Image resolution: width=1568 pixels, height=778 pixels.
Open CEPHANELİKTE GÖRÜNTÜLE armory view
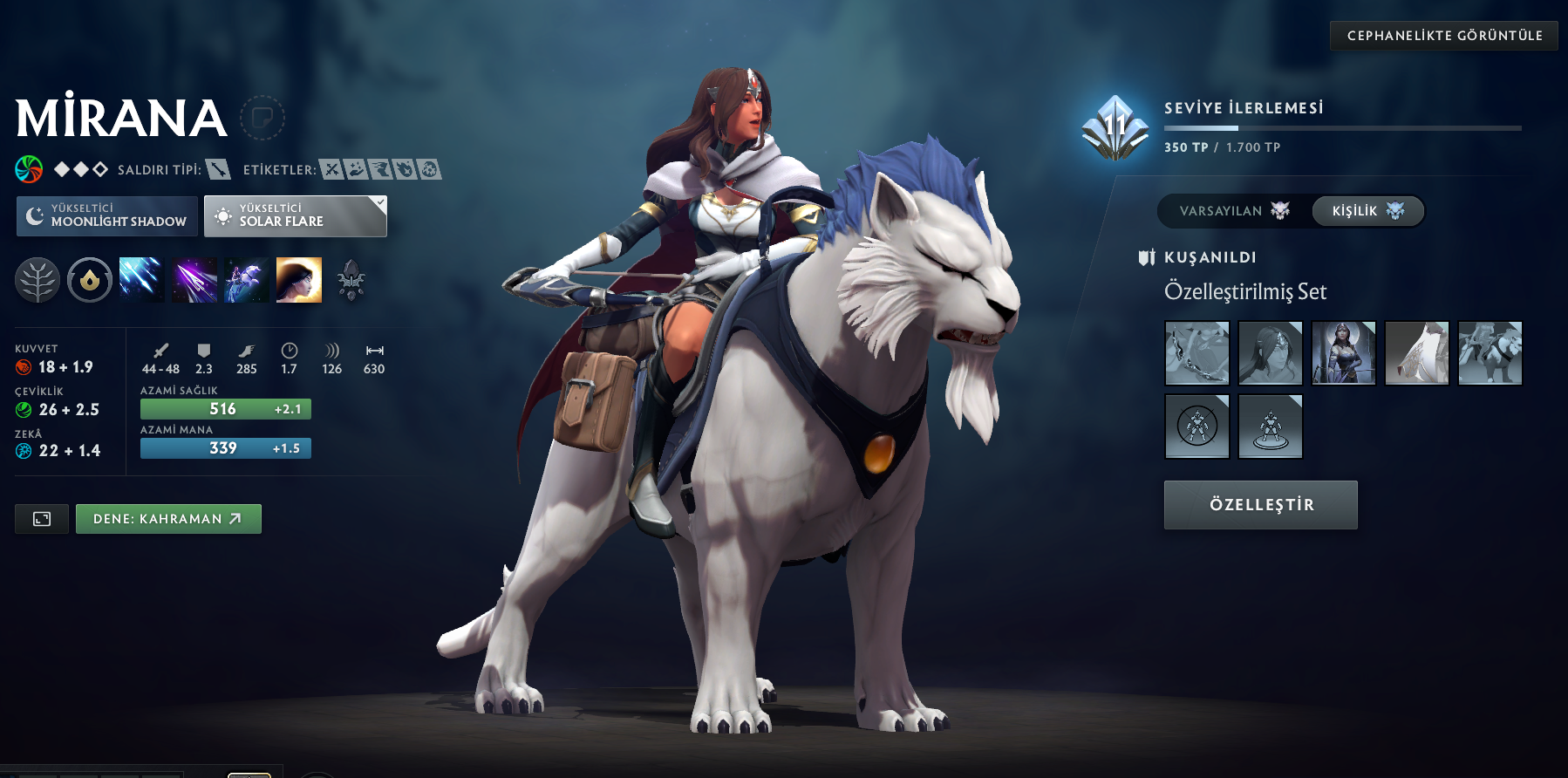click(1444, 36)
